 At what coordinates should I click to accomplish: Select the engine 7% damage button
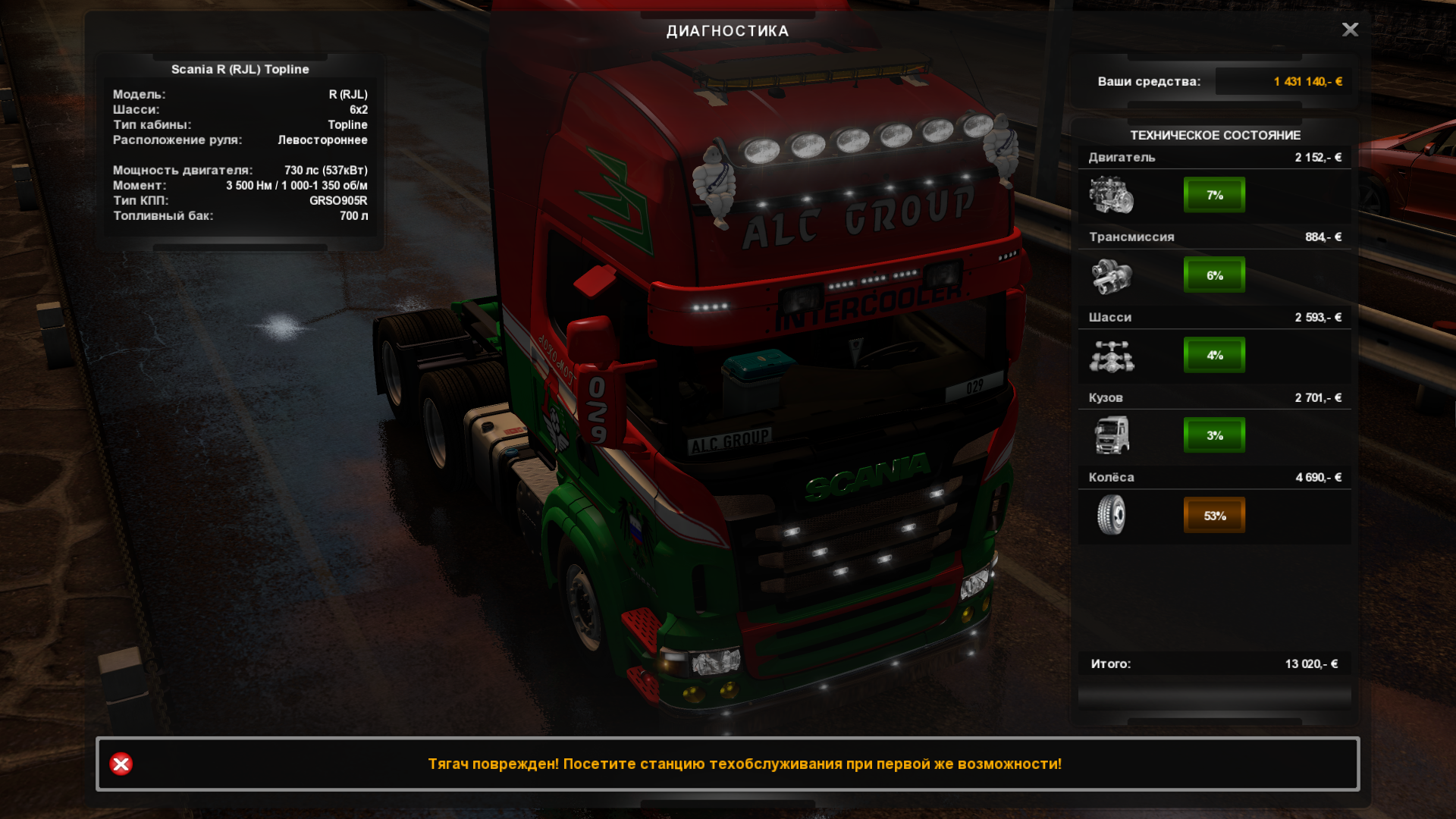1214,195
